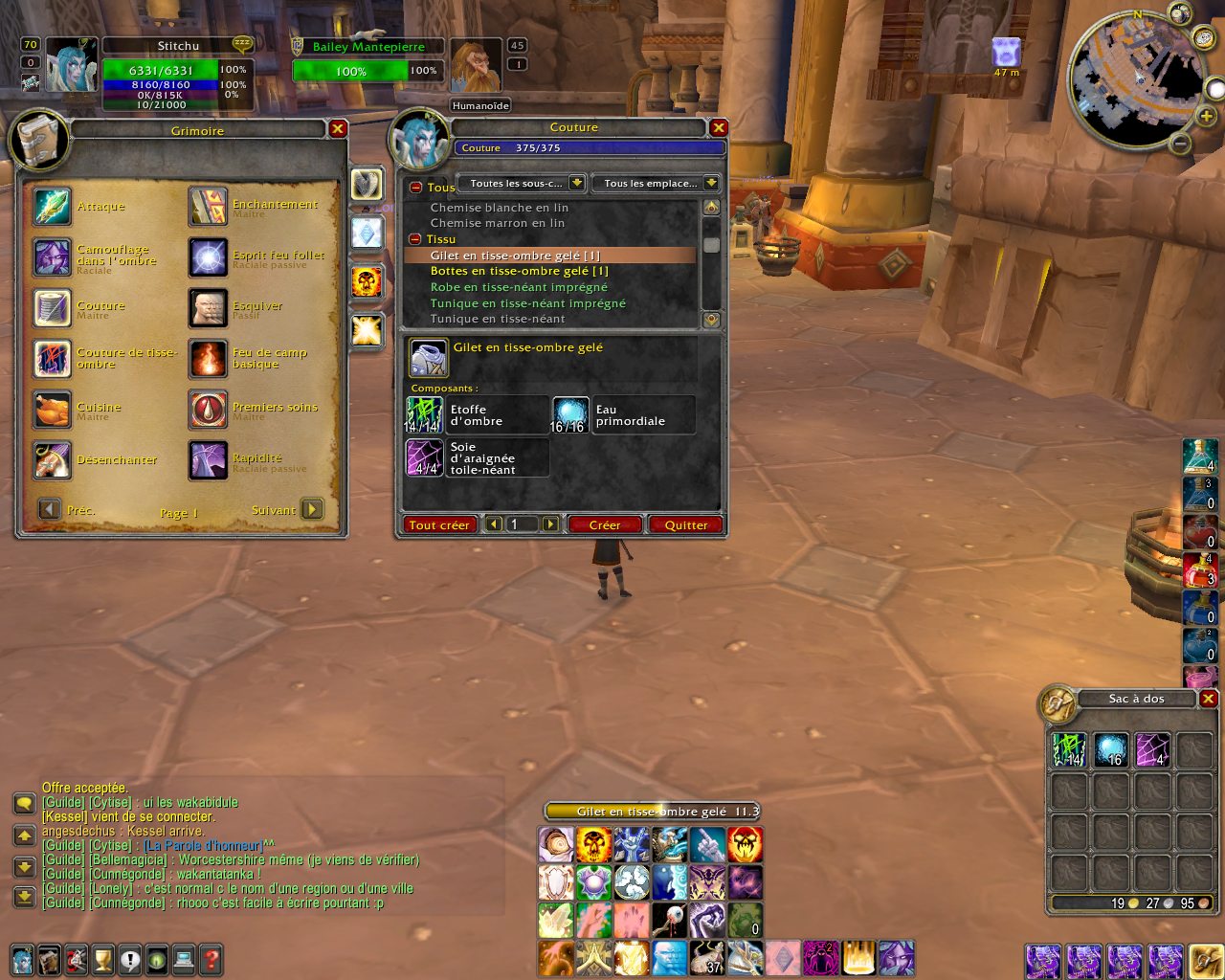Close the Grimoire spellbook window
This screenshot has width=1225, height=980.
[x=338, y=129]
